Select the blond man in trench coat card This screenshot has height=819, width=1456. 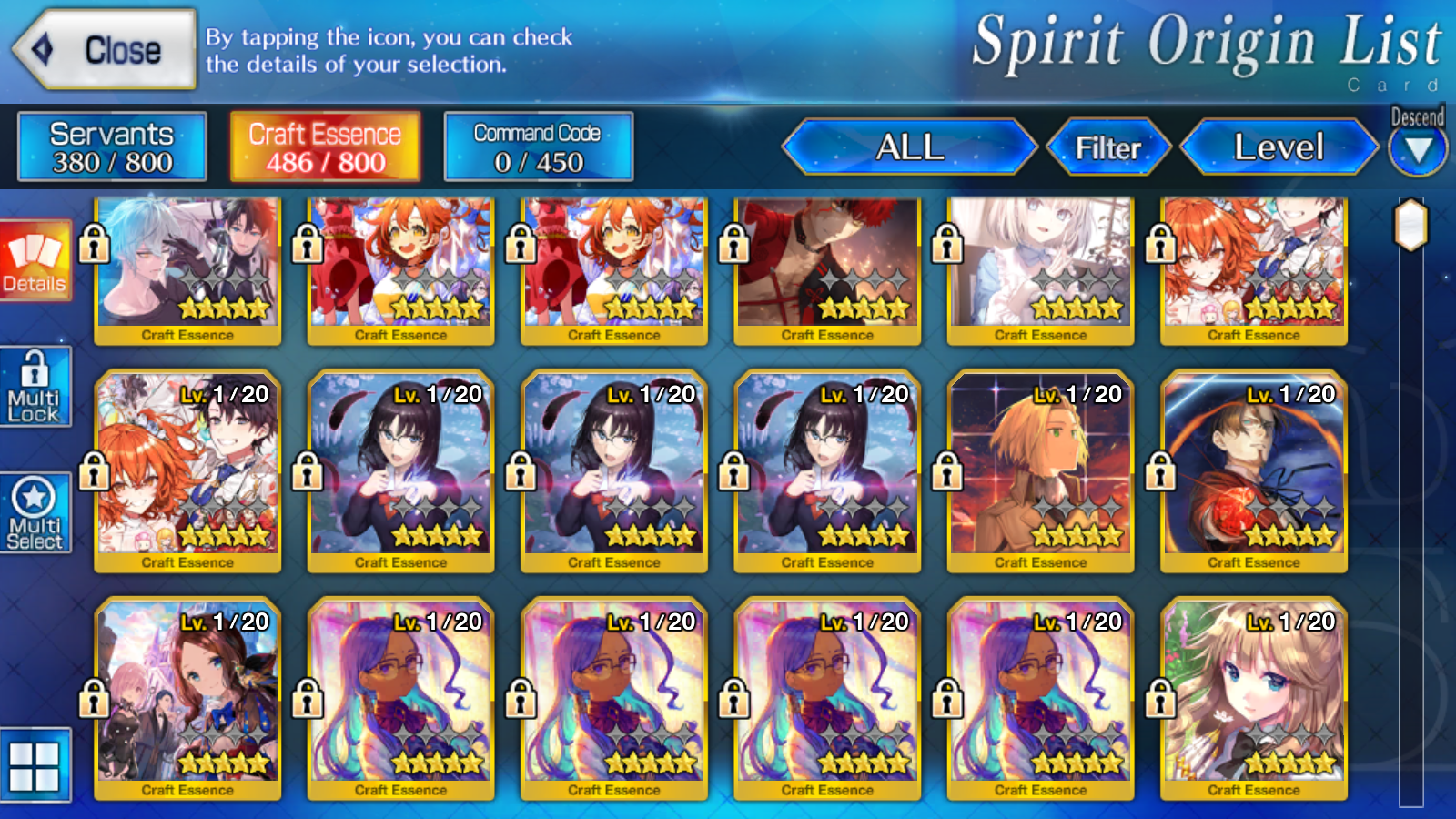1040,469
